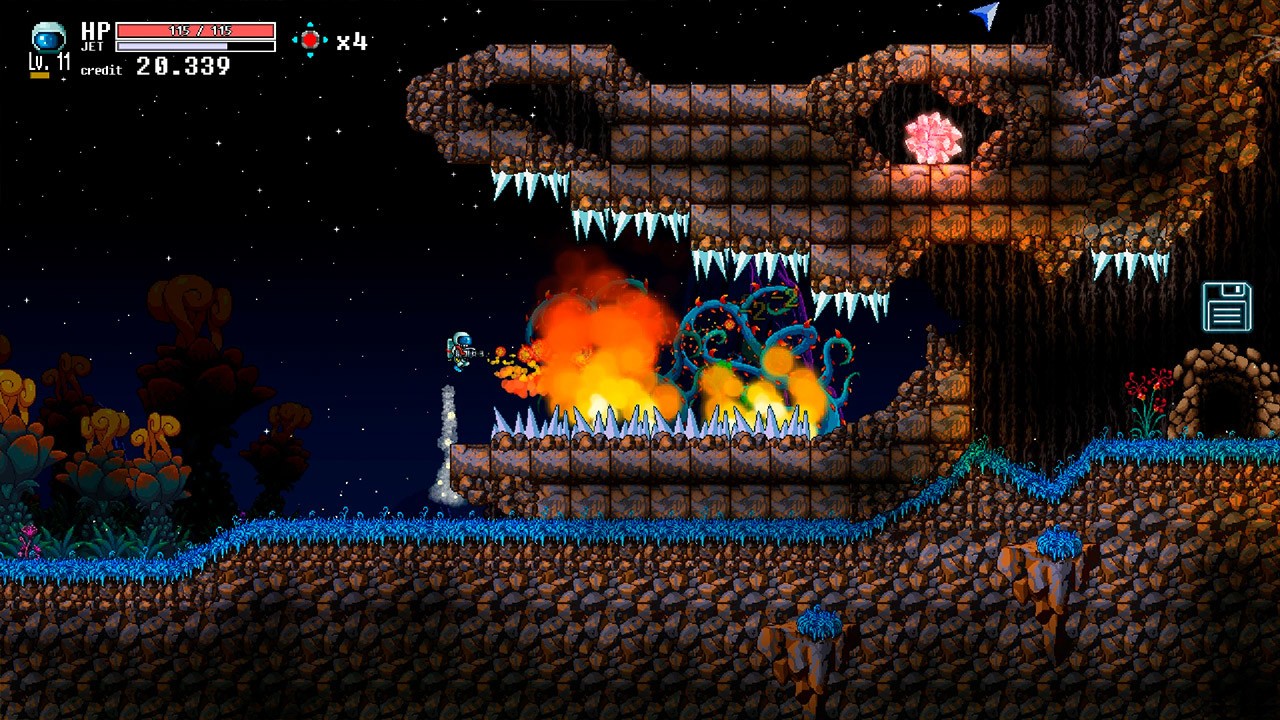Click the yellow bar under the level badge

click(x=38, y=74)
